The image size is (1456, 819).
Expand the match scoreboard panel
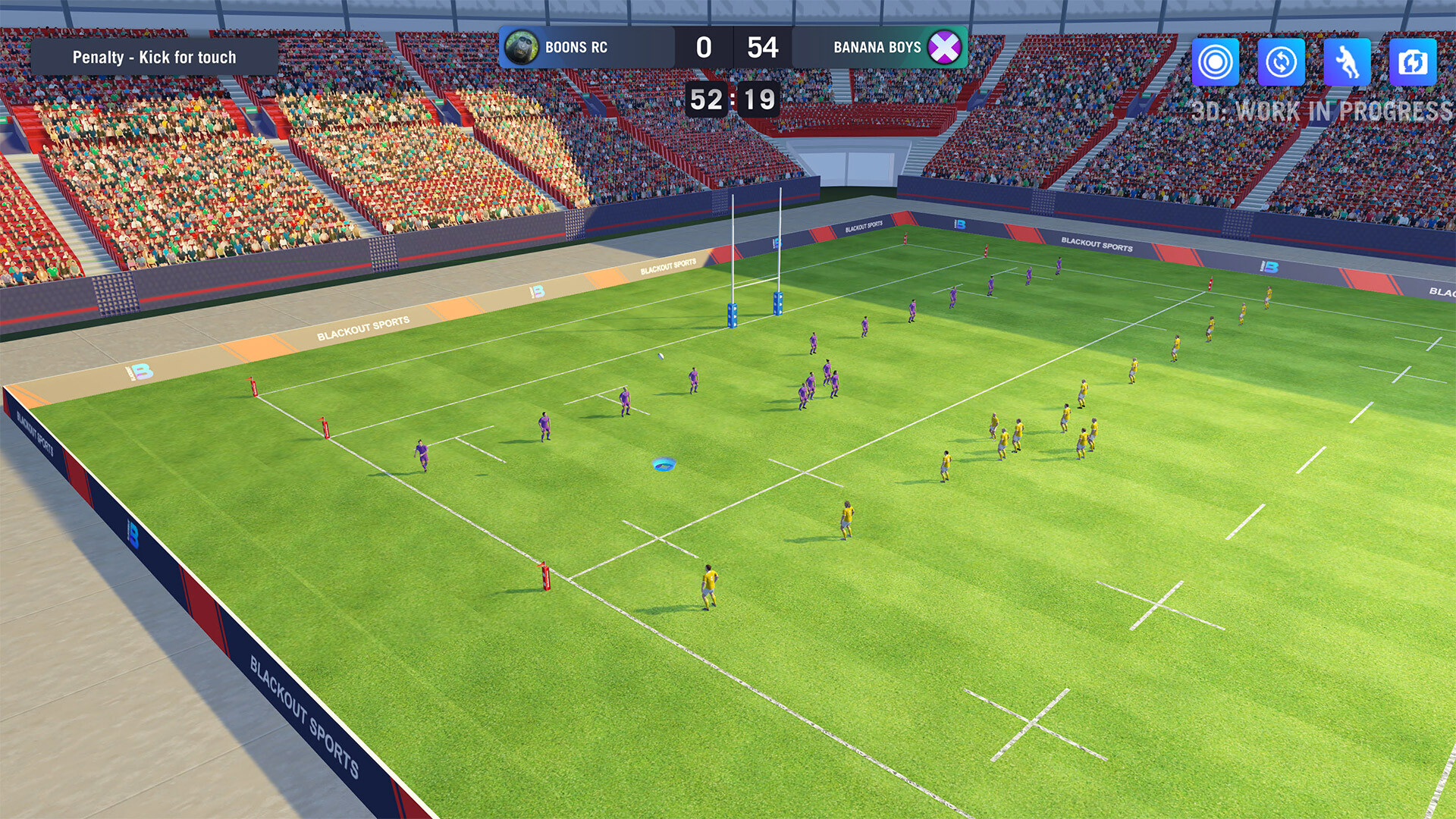point(734,47)
